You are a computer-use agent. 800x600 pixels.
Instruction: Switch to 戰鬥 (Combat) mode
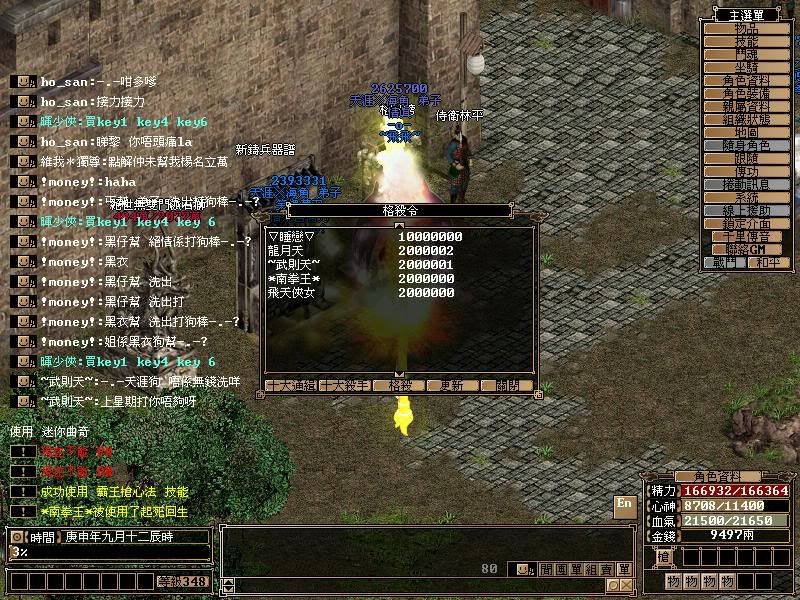(x=725, y=262)
